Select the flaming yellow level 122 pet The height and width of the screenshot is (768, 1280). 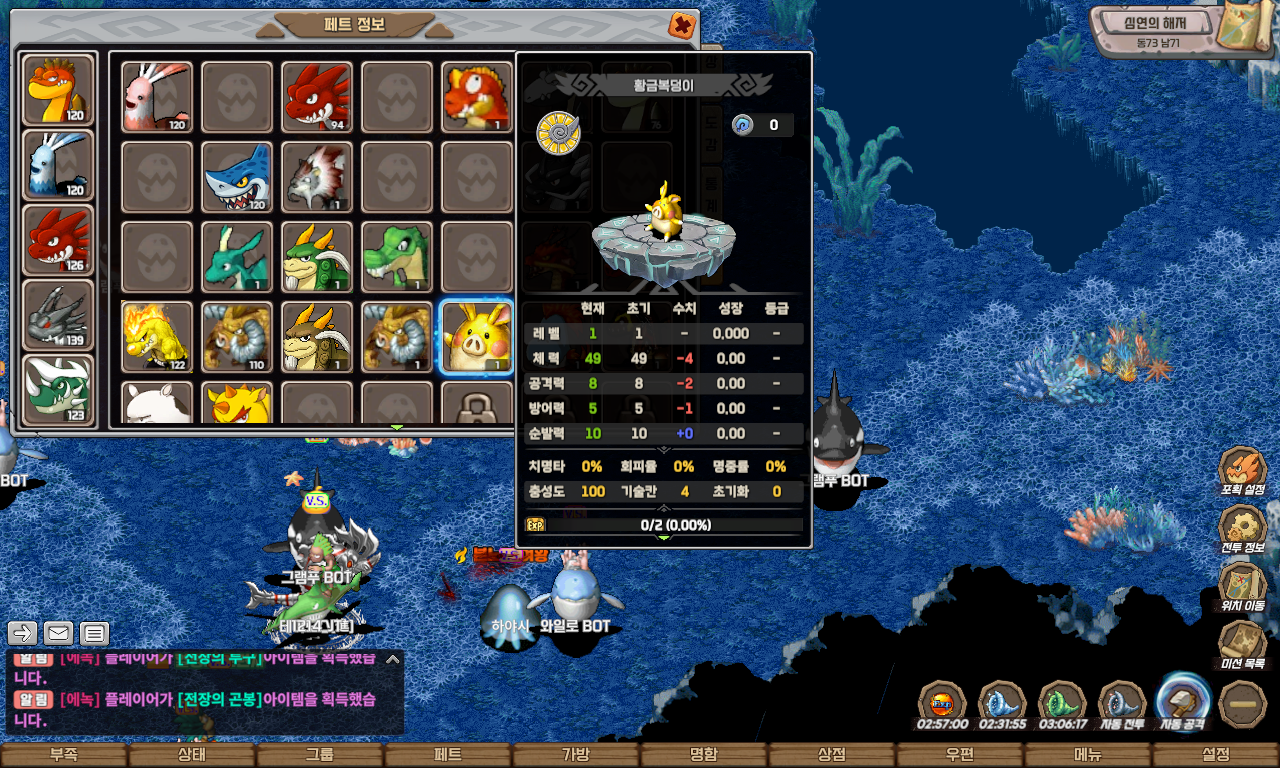(157, 337)
